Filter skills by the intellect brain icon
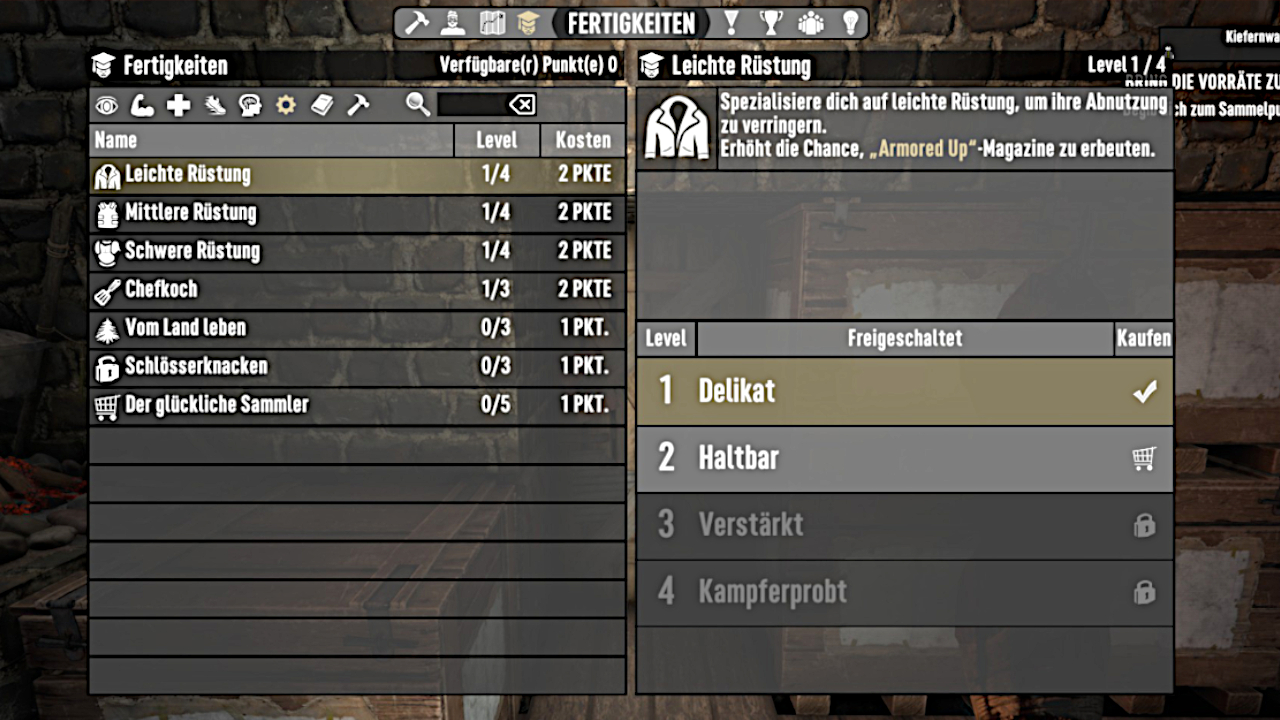The width and height of the screenshot is (1280, 720). coord(250,105)
